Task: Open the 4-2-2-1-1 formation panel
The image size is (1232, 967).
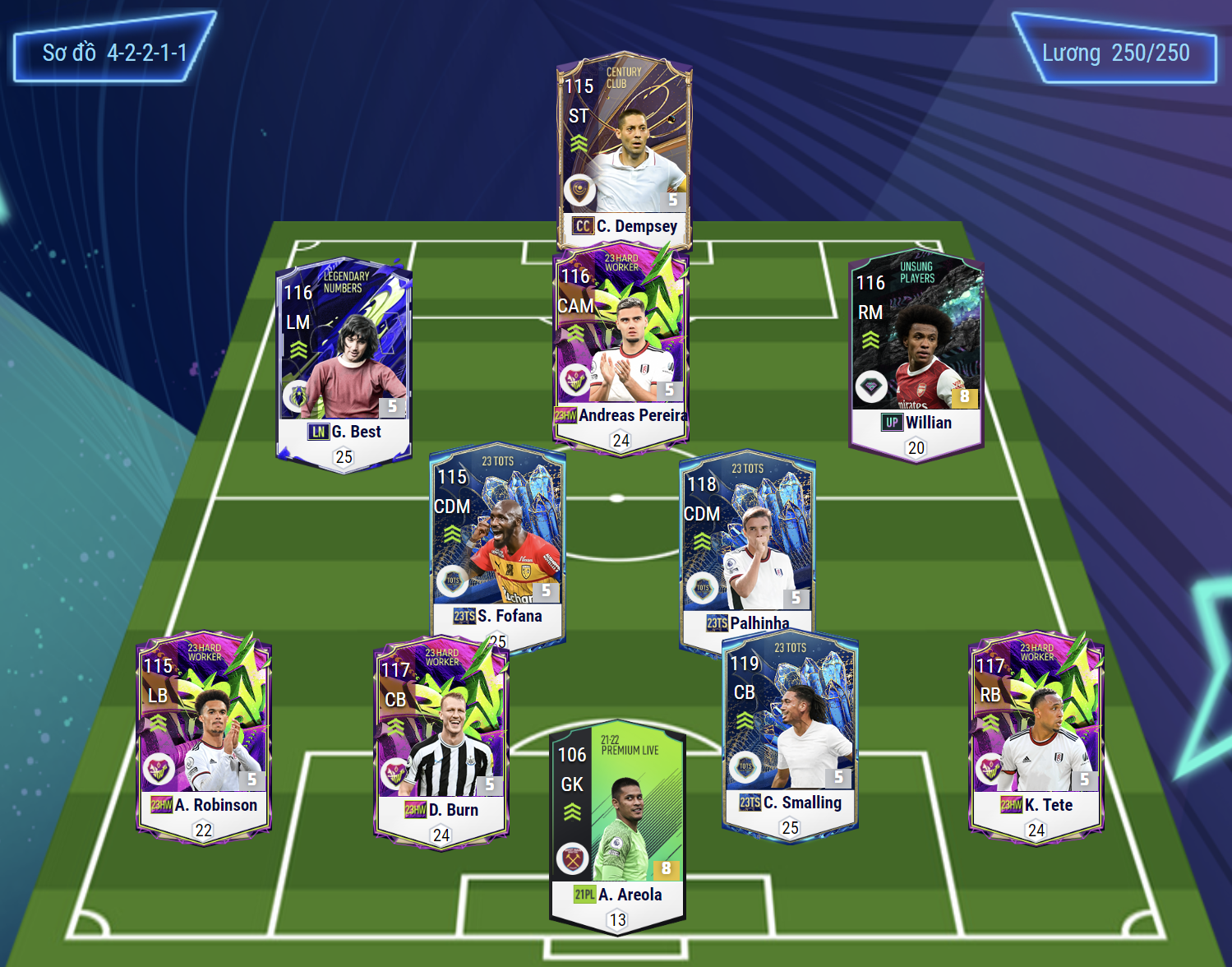Action: [114, 53]
